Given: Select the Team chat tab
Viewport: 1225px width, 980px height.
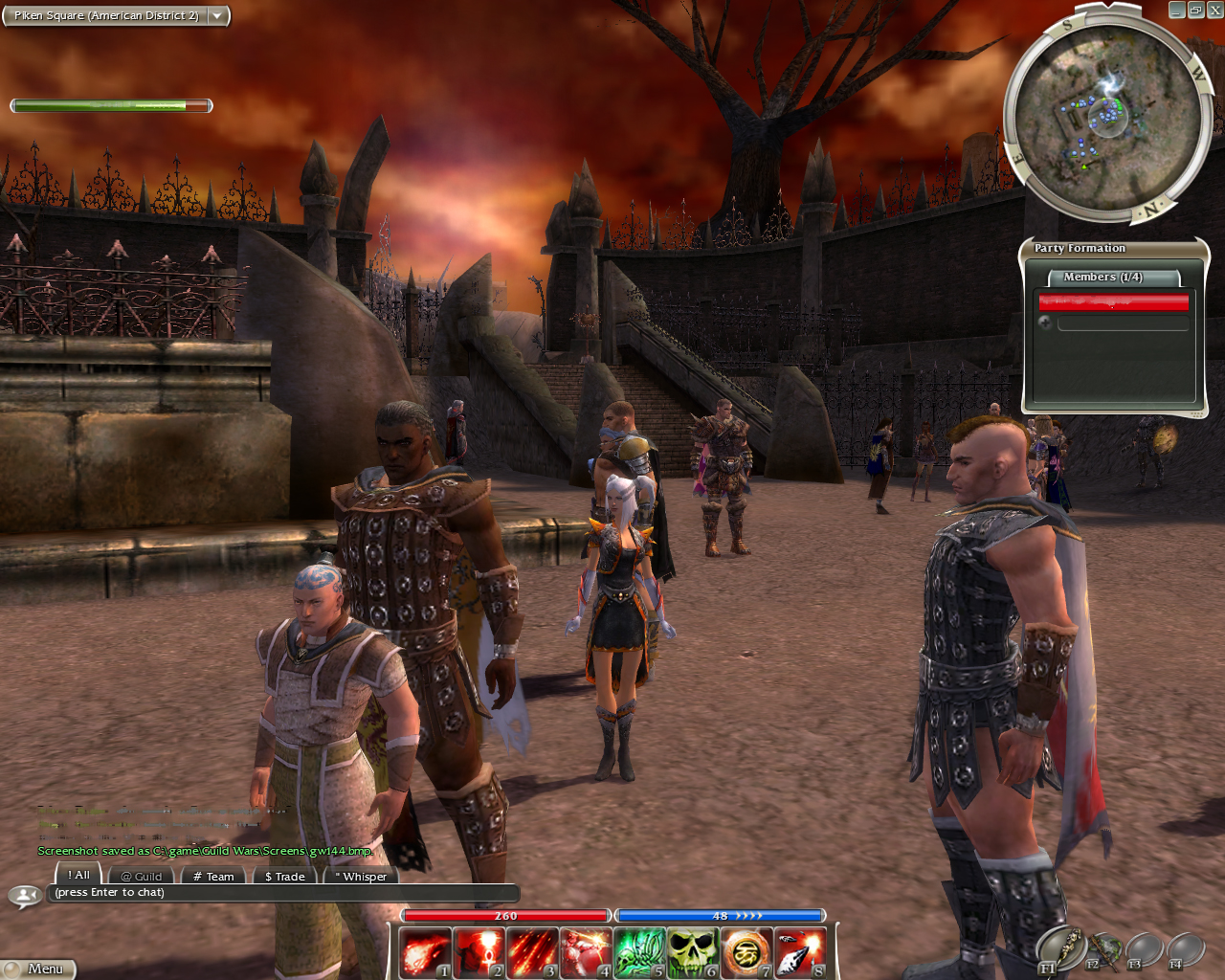Looking at the screenshot, I should 213,876.
